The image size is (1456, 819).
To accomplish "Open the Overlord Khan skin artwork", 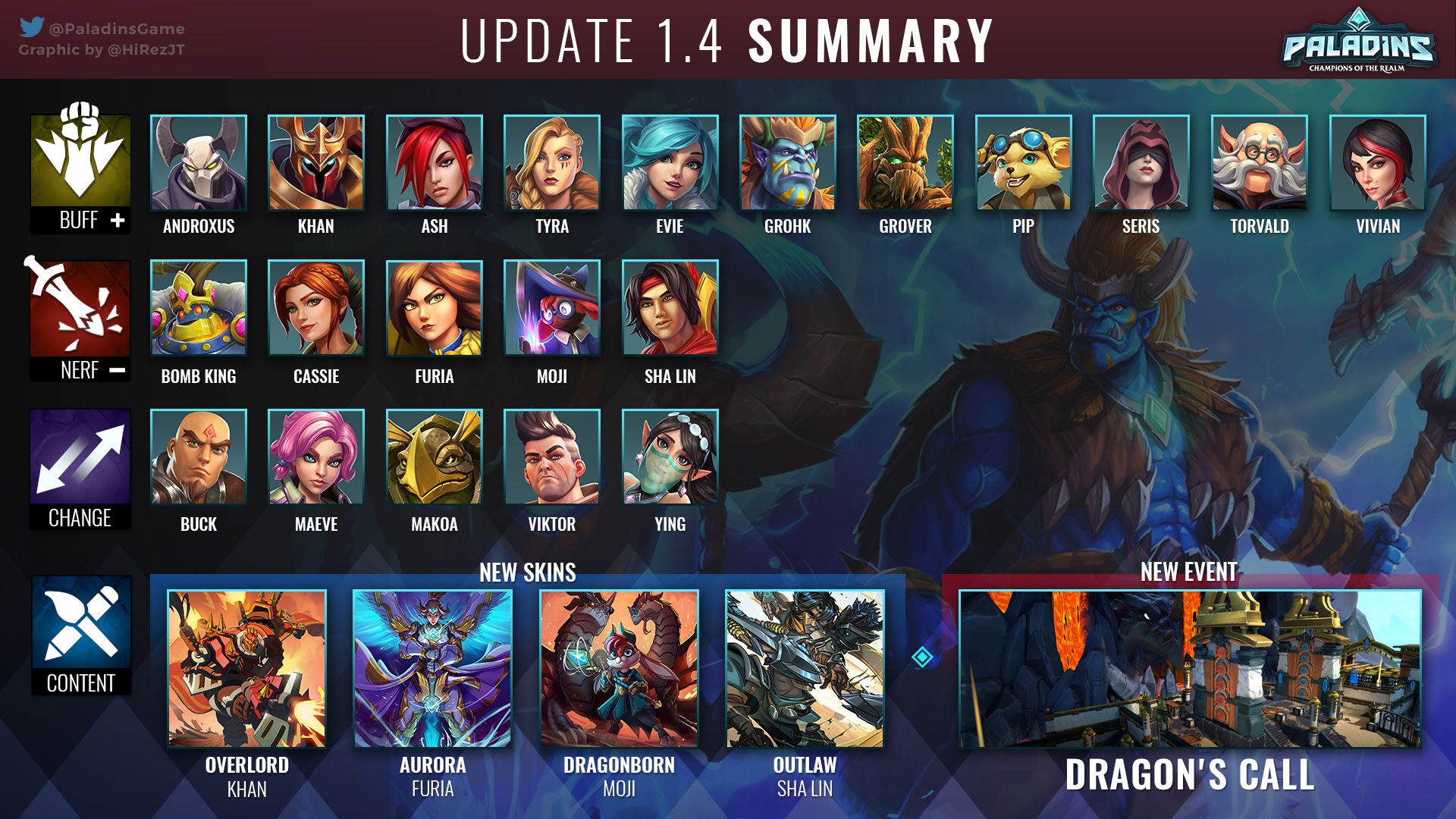I will 247,669.
